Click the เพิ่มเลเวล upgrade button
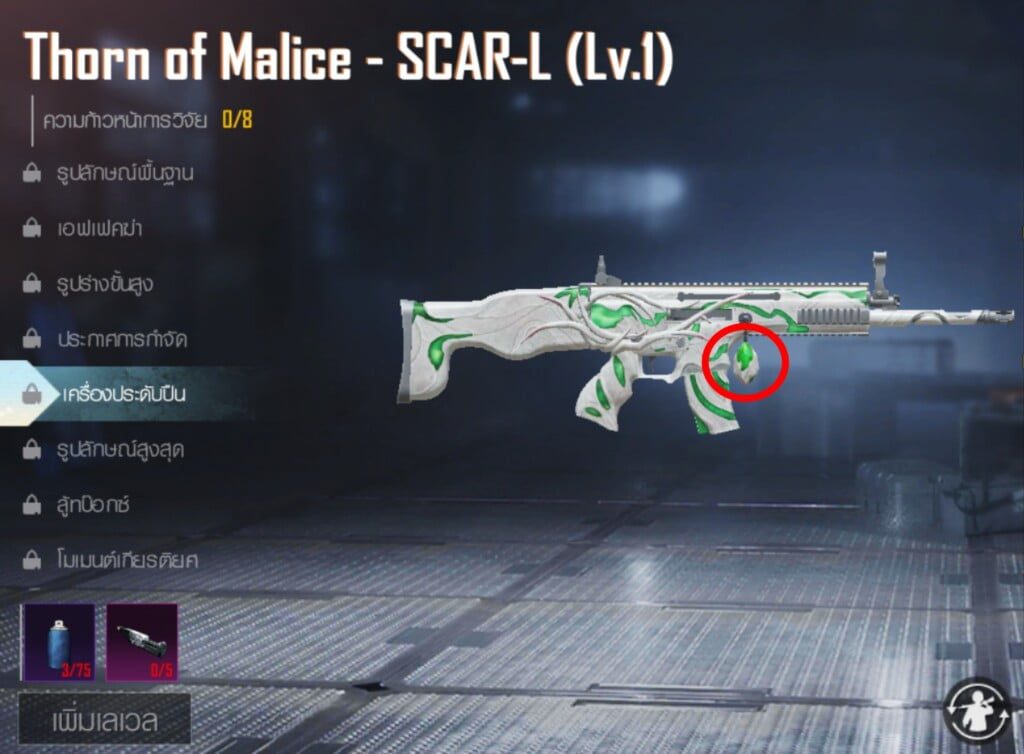The width and height of the screenshot is (1024, 754). [x=104, y=720]
